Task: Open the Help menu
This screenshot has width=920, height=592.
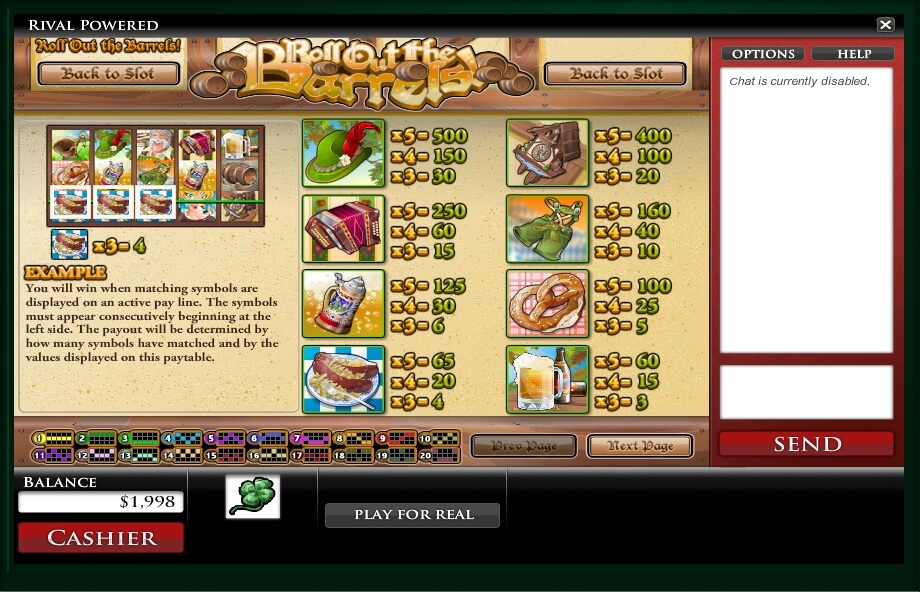Action: 853,54
